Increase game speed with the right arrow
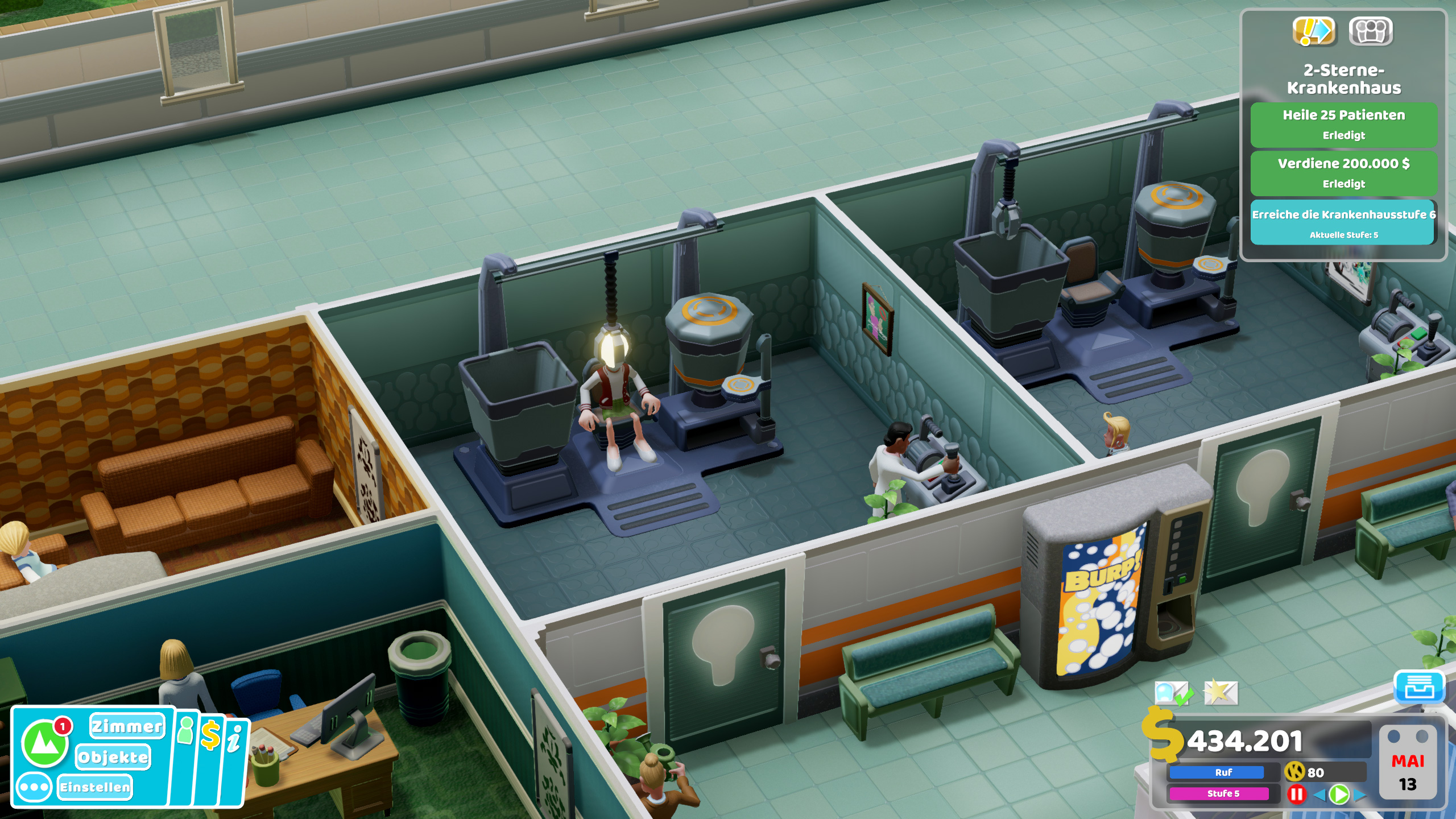The width and height of the screenshot is (1456, 819). (1360, 796)
